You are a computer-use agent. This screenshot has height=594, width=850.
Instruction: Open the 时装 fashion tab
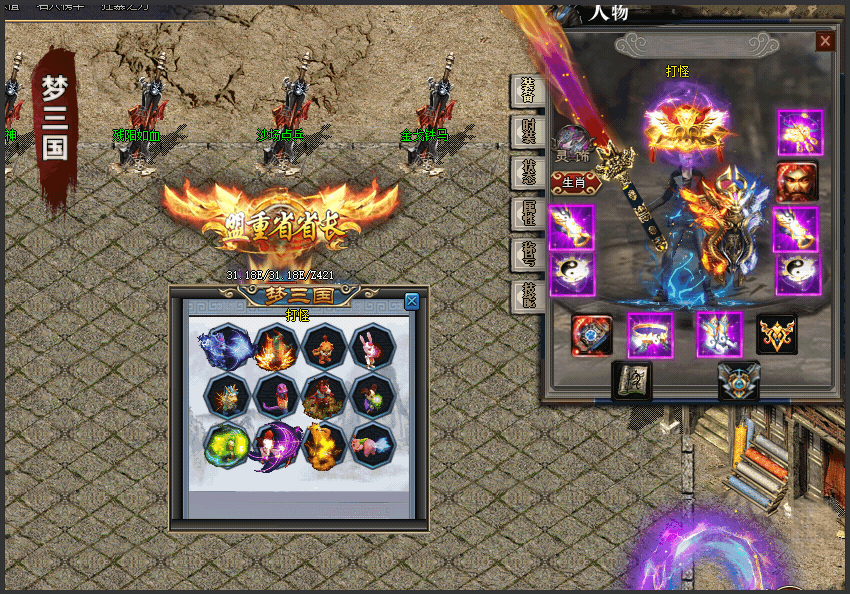pyautogui.click(x=526, y=131)
